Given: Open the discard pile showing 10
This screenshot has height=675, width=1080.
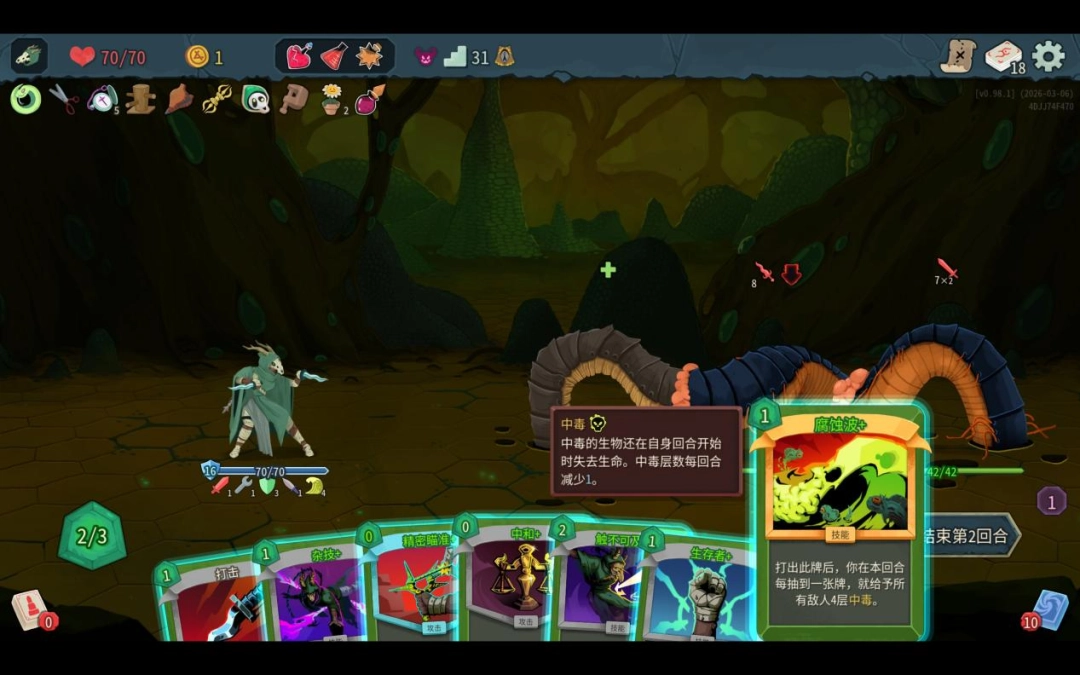Looking at the screenshot, I should coord(1050,609).
